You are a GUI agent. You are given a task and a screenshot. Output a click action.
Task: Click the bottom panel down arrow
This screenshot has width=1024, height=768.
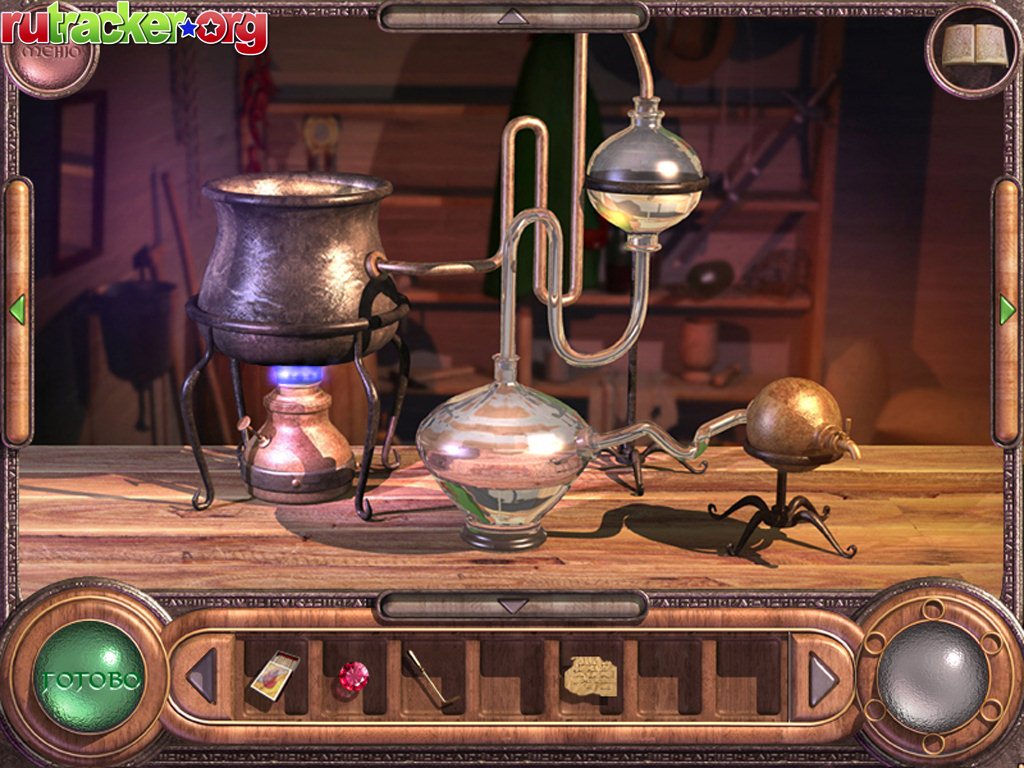click(512, 606)
